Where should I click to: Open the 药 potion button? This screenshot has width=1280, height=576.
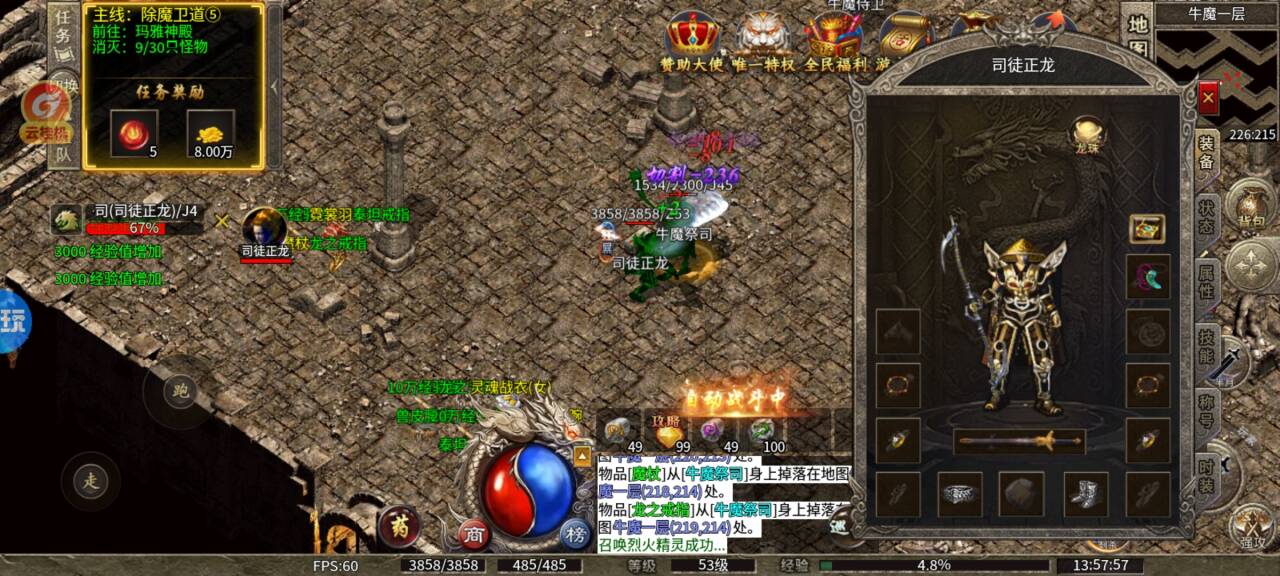click(399, 524)
